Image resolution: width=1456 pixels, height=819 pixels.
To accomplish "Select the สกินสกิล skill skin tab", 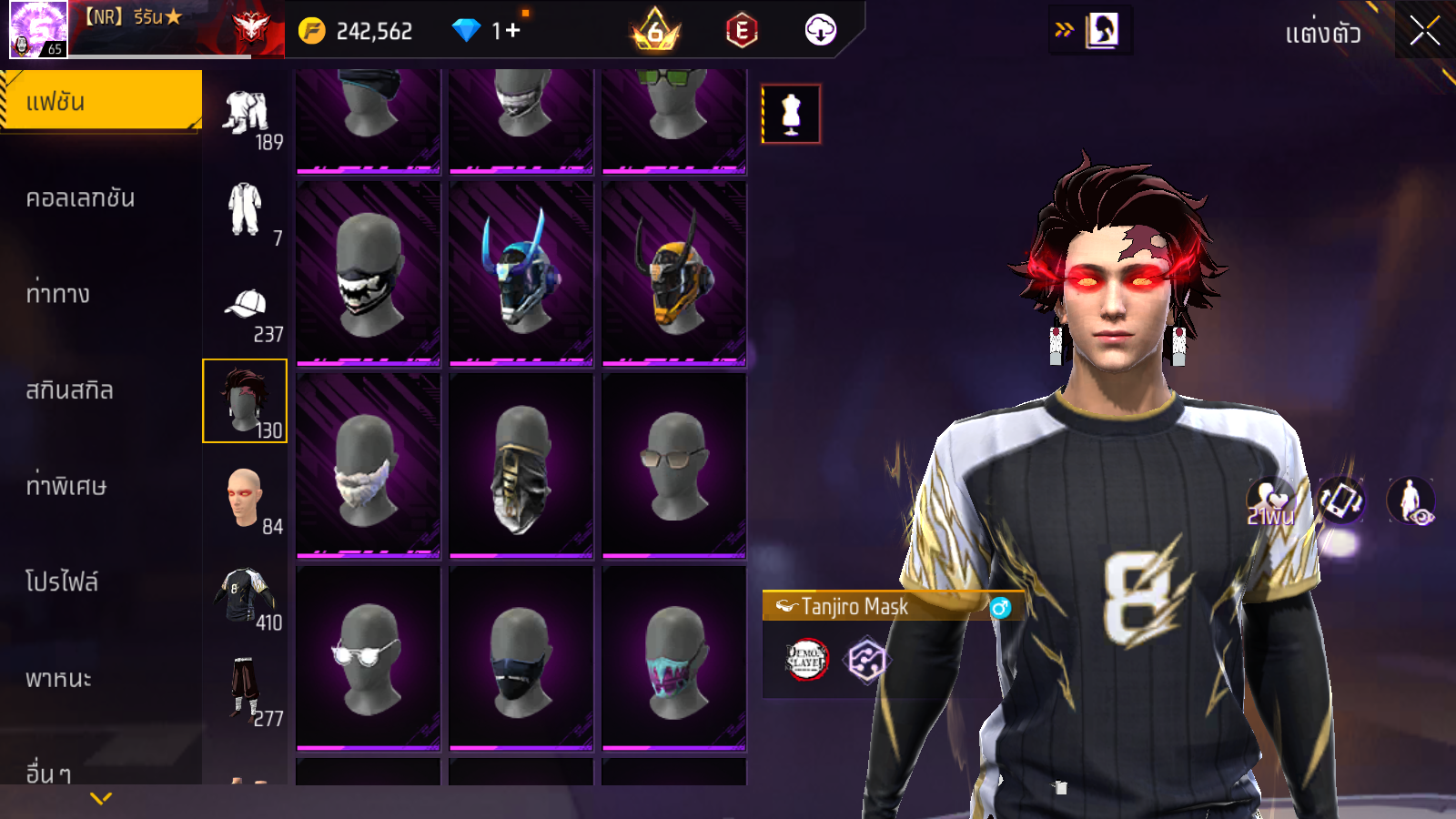I will click(x=69, y=390).
